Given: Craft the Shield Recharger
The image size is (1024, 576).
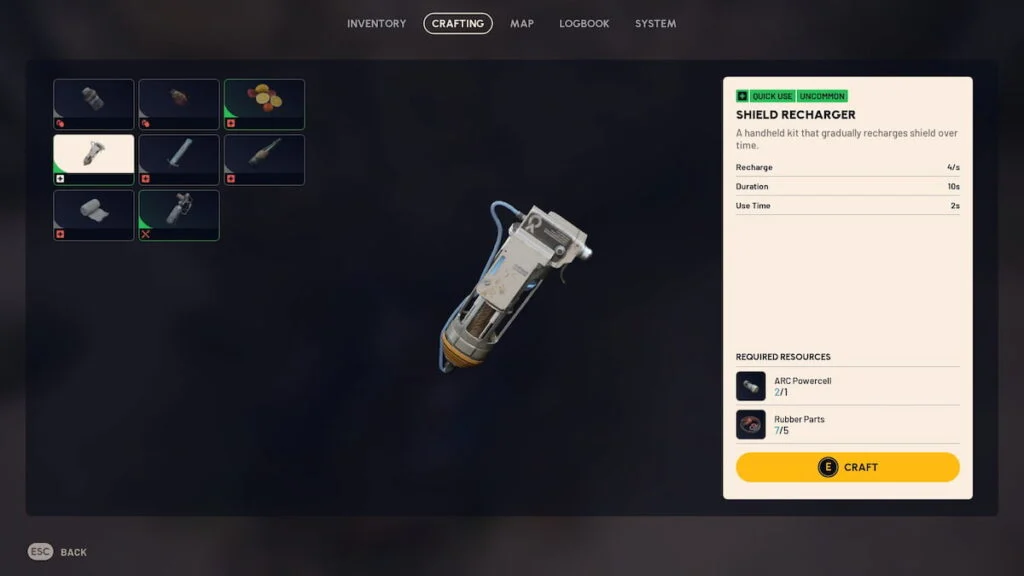Looking at the screenshot, I should (847, 467).
